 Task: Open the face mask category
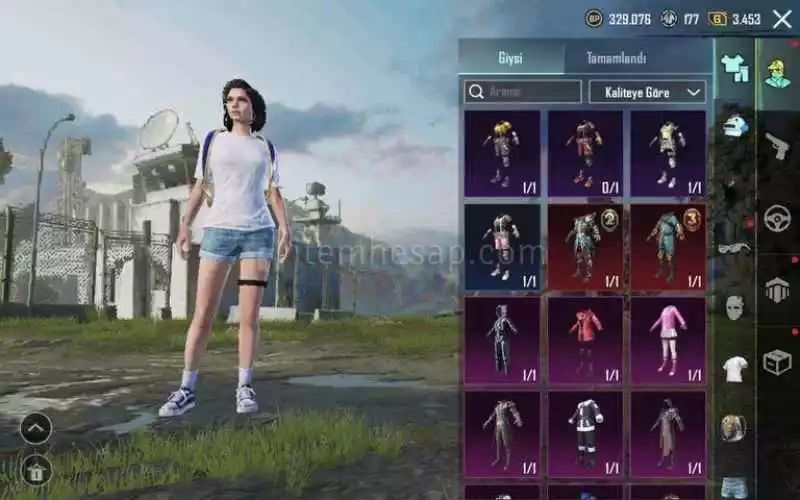(x=734, y=307)
